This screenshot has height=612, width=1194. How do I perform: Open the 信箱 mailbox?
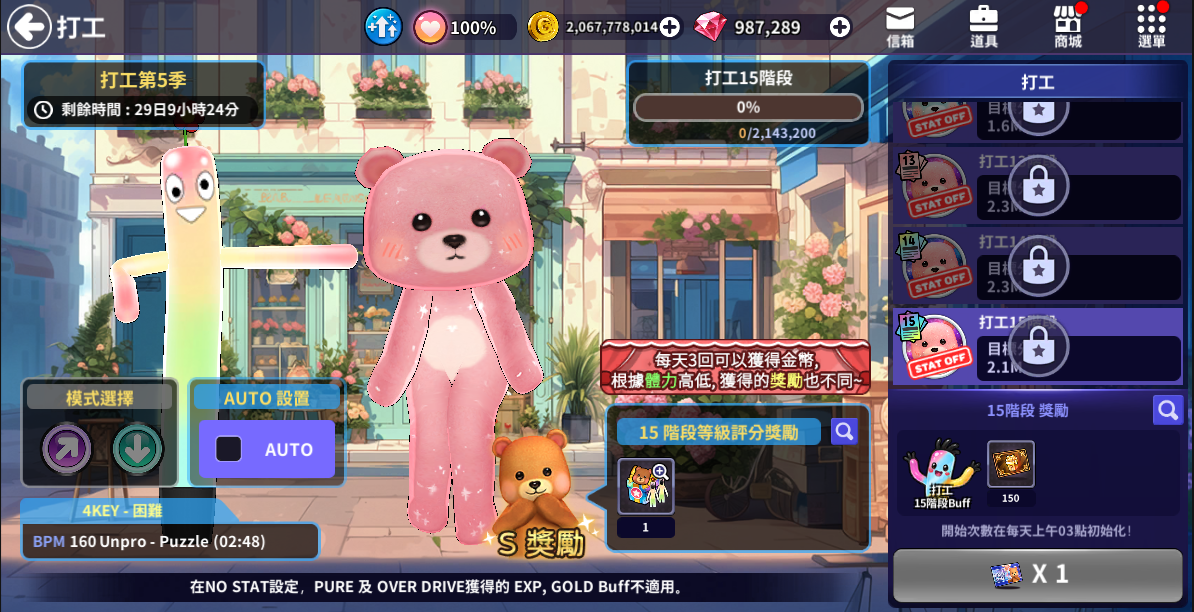pos(900,27)
